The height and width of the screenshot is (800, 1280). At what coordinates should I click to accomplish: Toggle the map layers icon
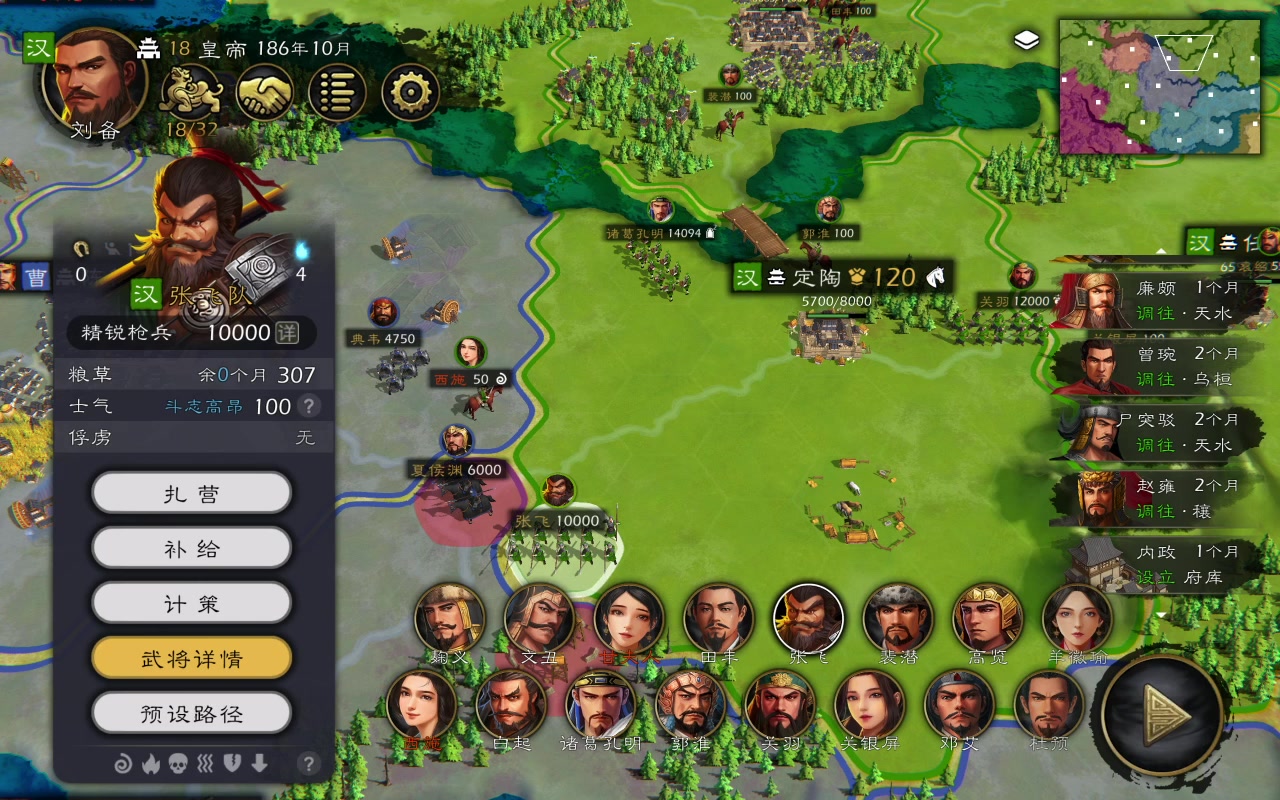pos(1026,40)
